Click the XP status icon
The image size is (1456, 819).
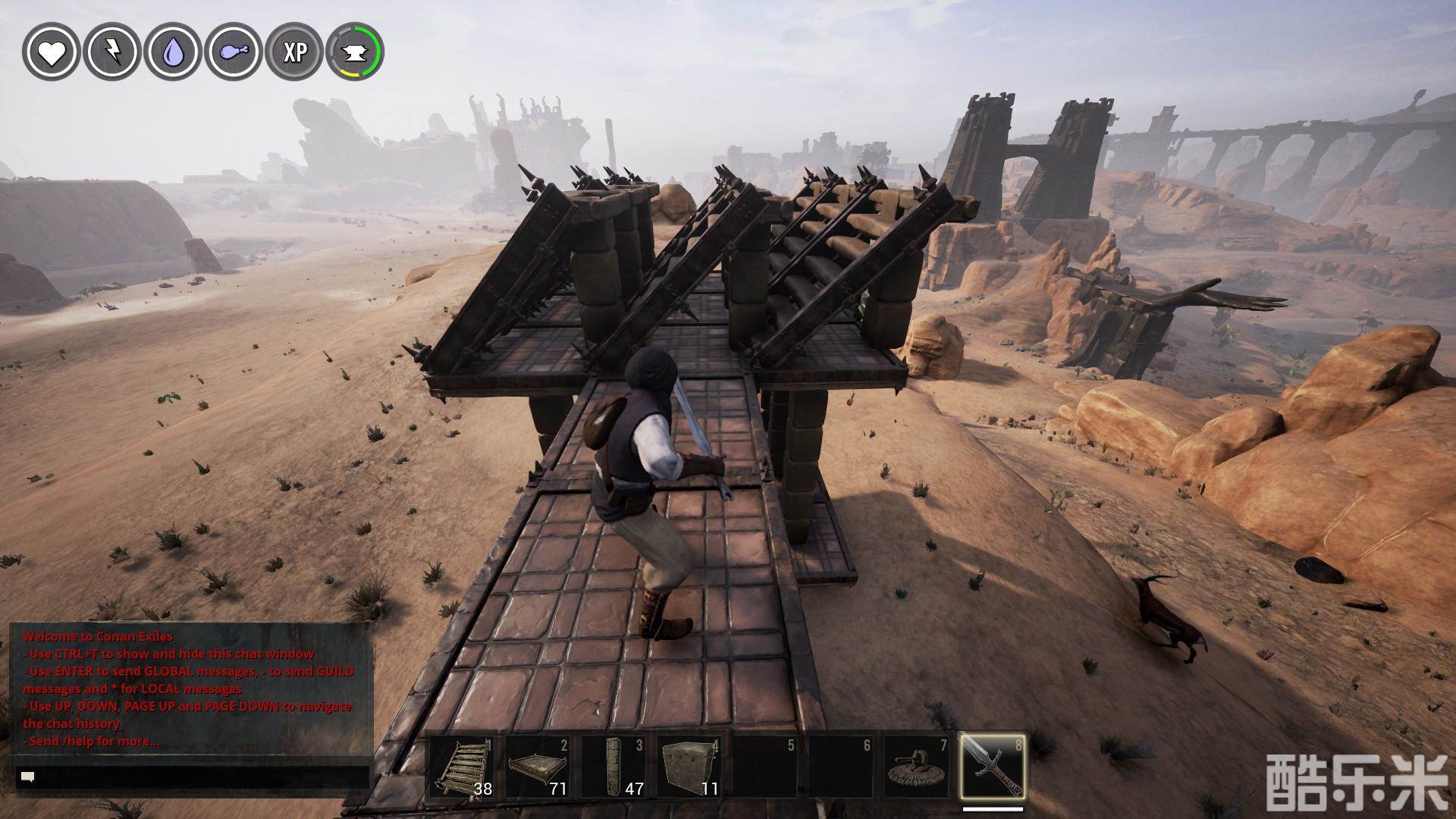(294, 52)
